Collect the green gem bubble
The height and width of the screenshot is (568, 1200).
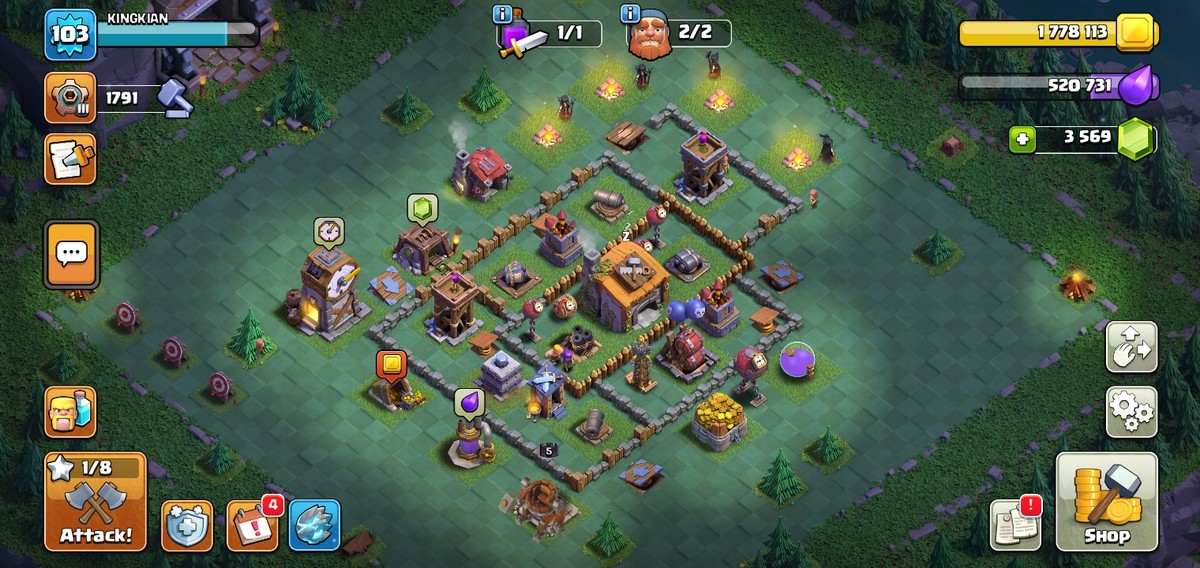pos(422,208)
